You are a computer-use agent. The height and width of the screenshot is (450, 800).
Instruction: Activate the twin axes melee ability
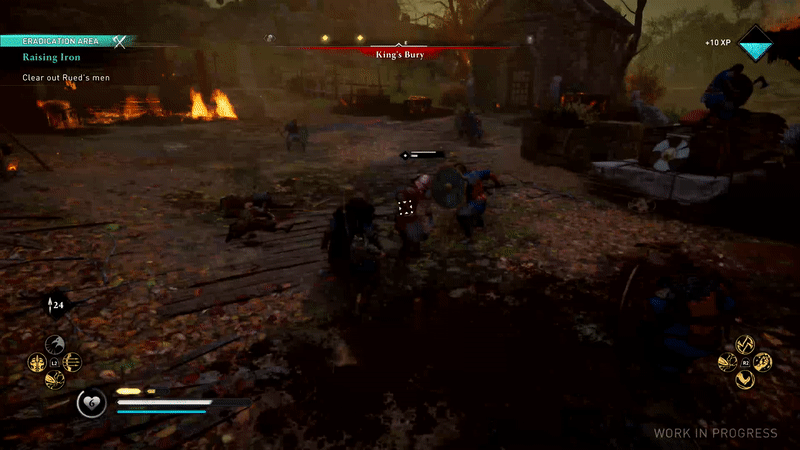[x=744, y=344]
